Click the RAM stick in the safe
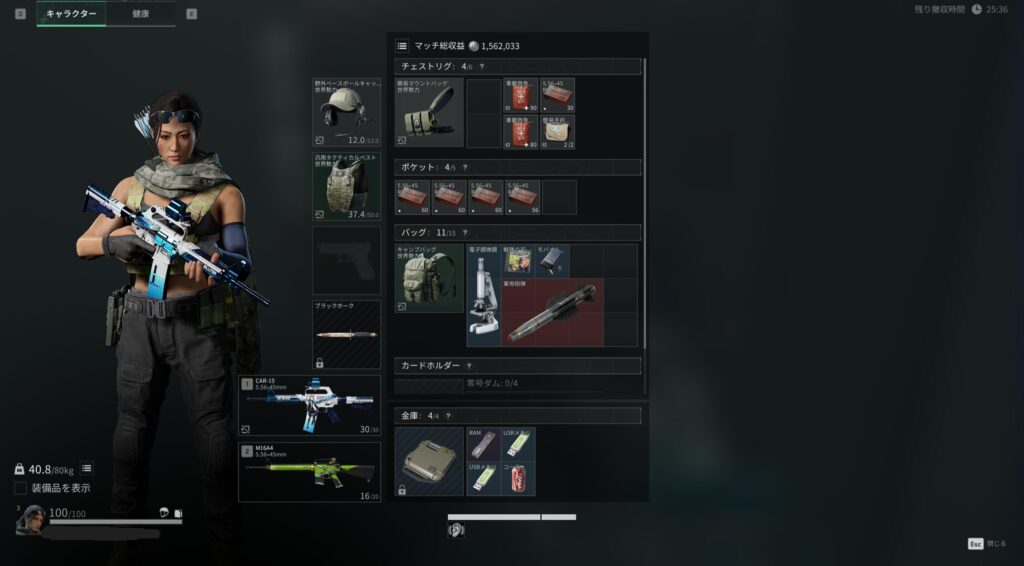 pyautogui.click(x=483, y=444)
